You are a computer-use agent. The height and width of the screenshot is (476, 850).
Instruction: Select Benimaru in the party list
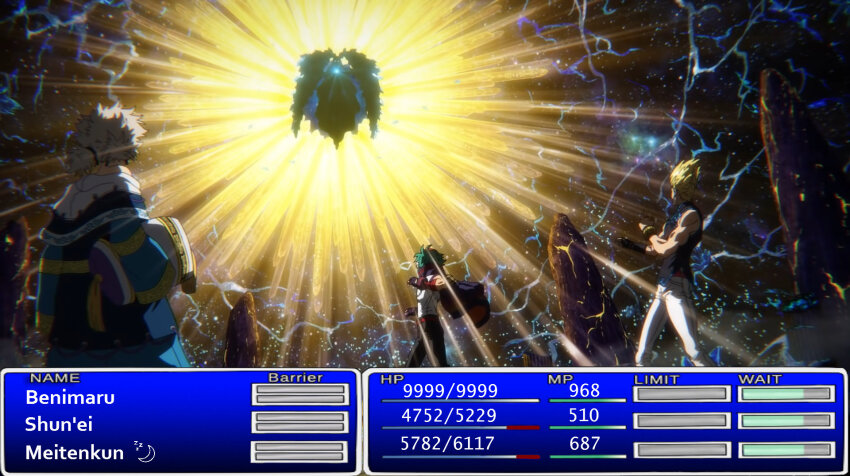pyautogui.click(x=70, y=397)
